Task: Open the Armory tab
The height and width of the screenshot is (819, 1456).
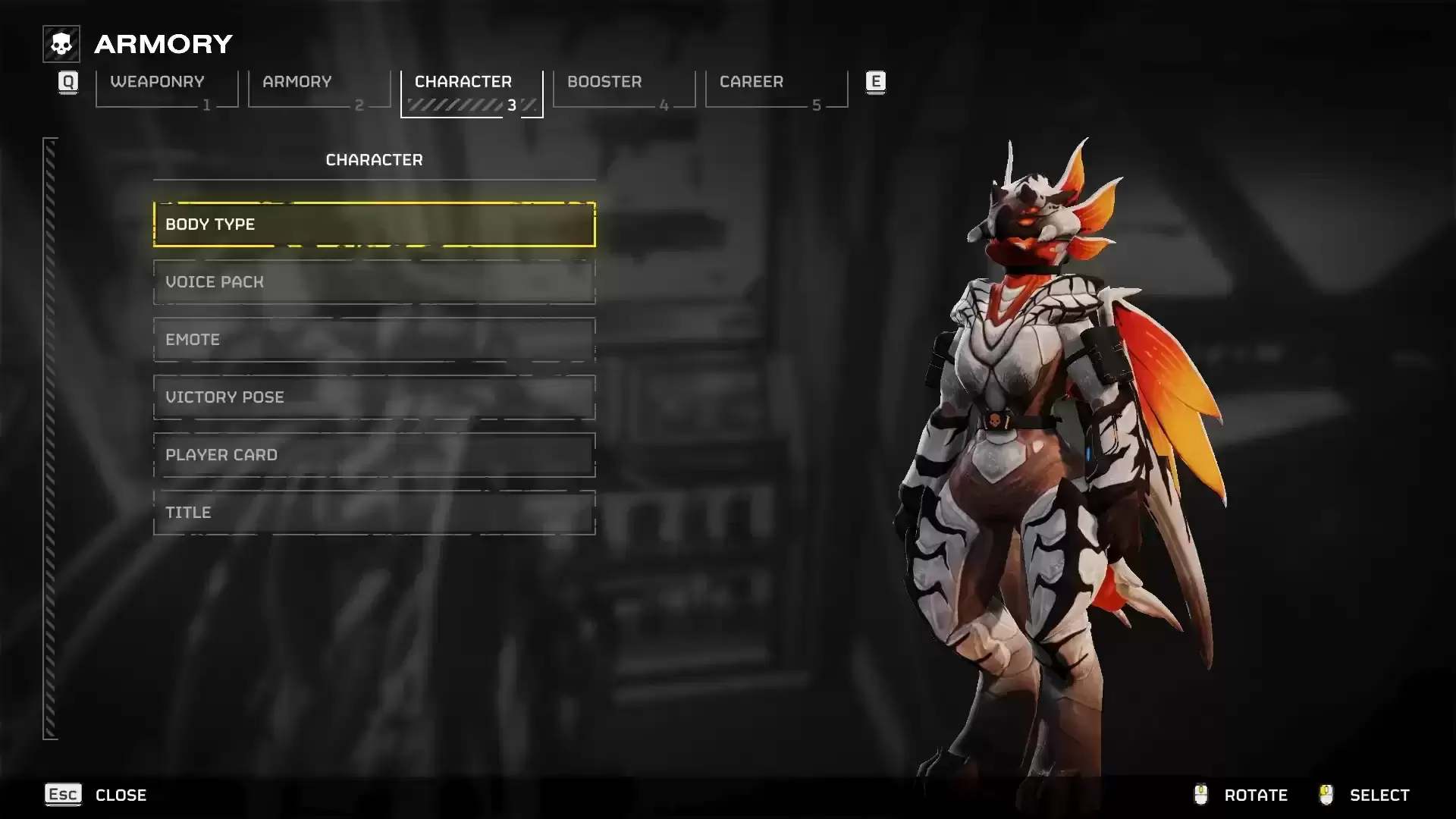Action: [318, 89]
